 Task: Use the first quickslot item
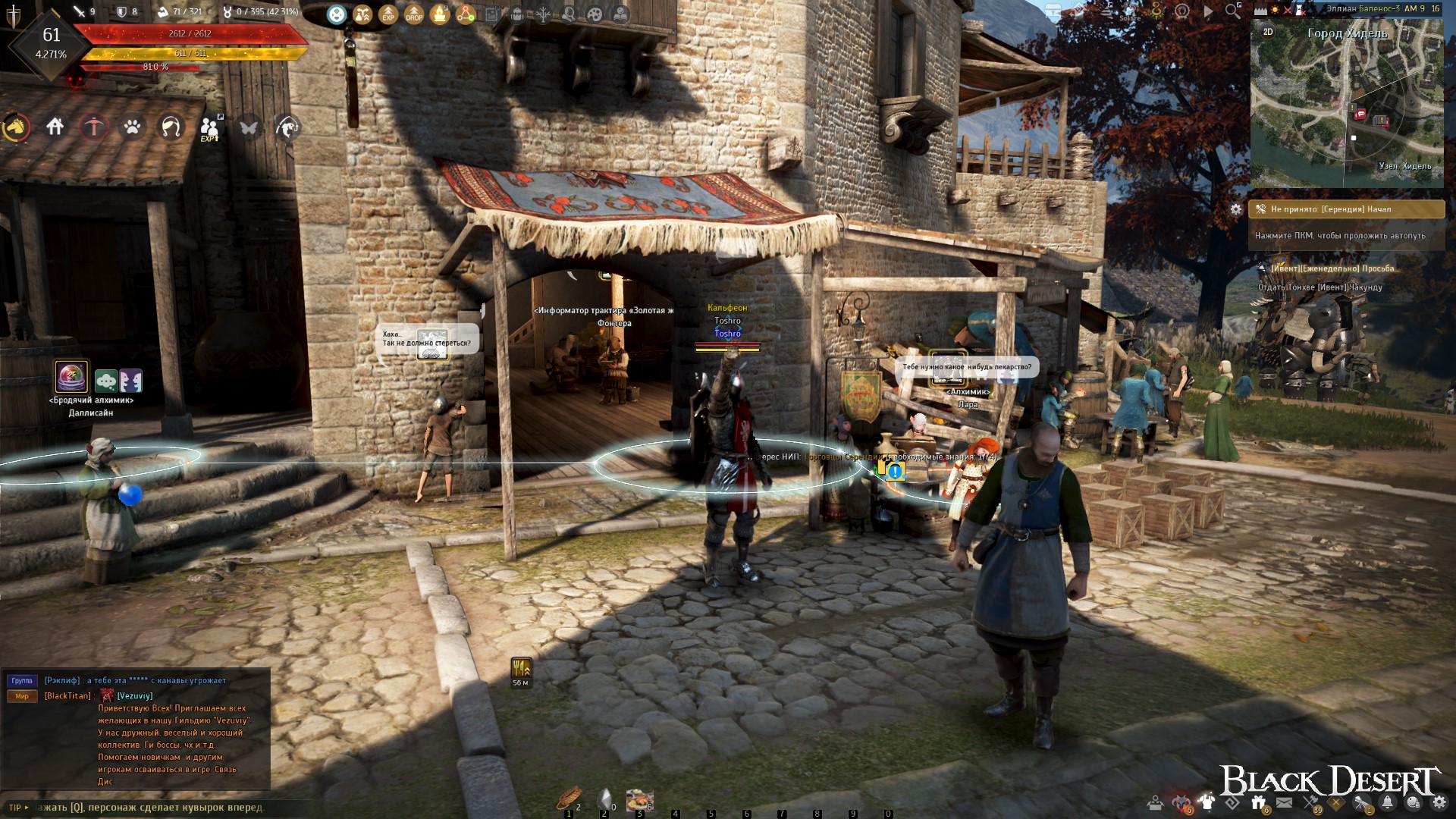click(568, 799)
